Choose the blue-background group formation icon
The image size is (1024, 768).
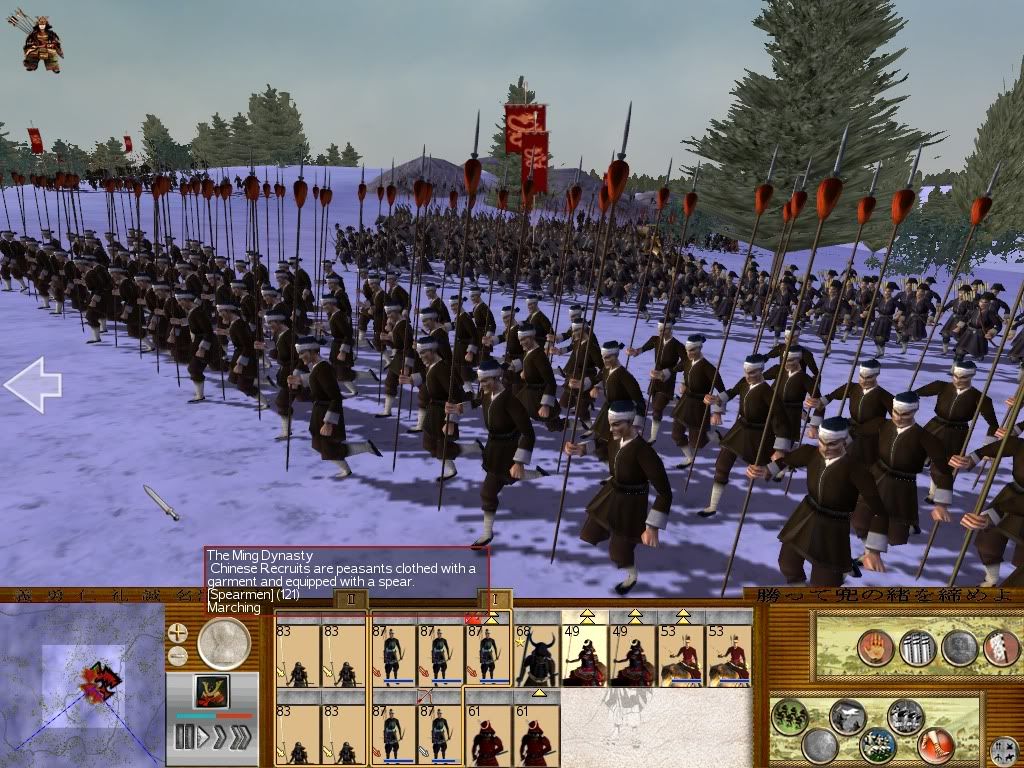[877, 745]
